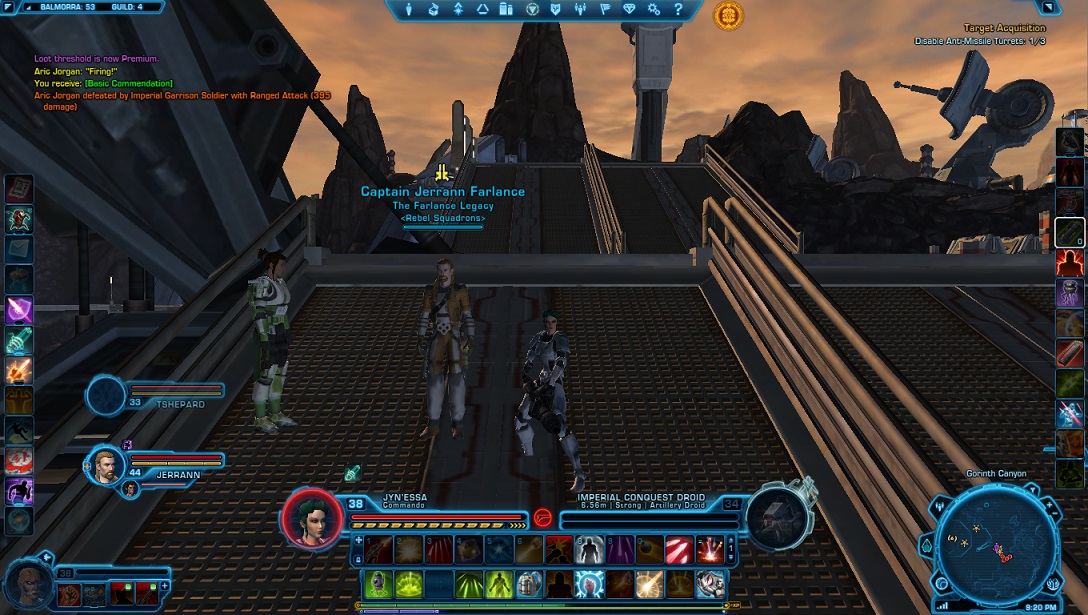
Task: Use the rifle ability in slot 1
Action: (x=377, y=549)
